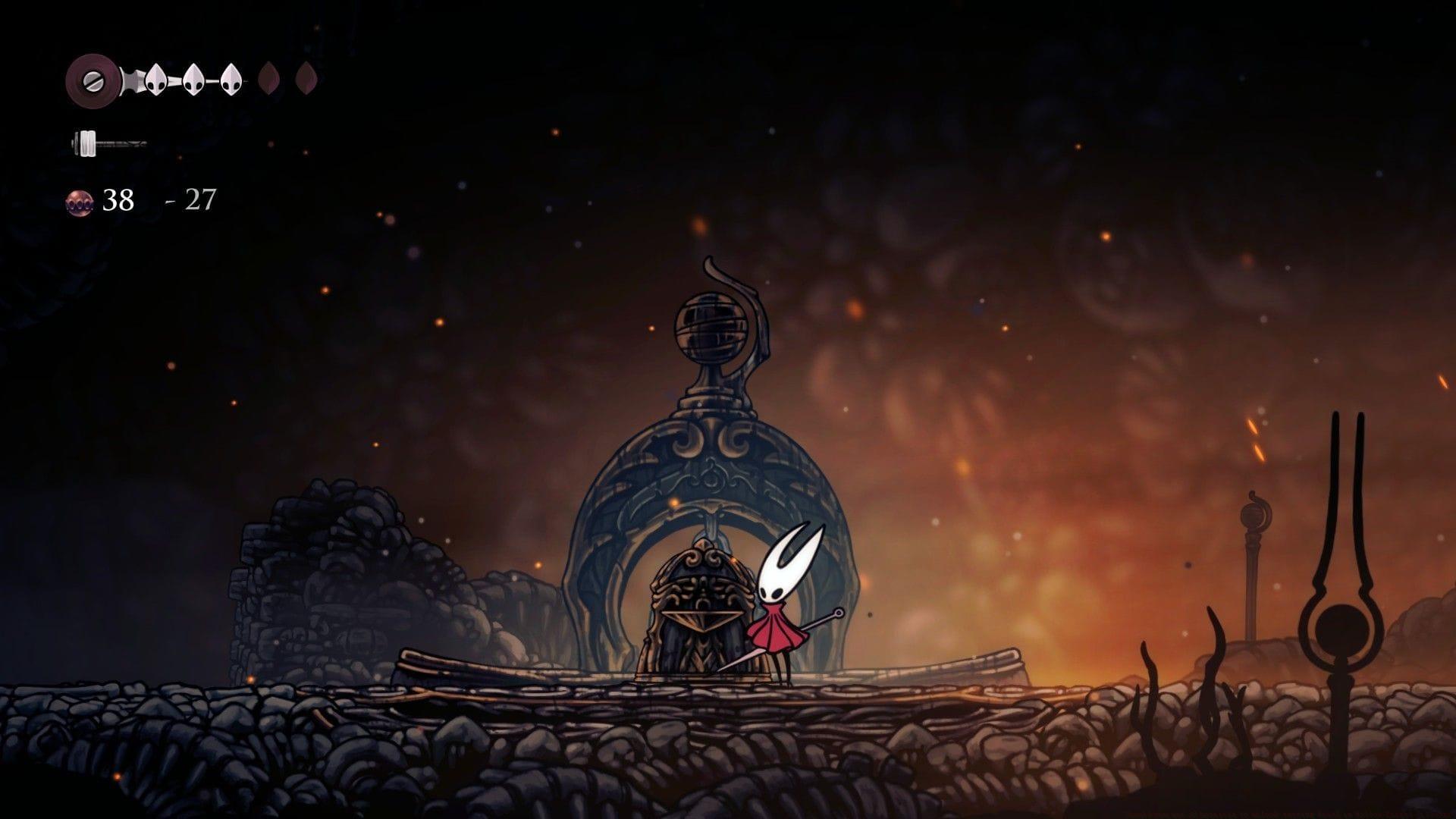1456x819 pixels.
Task: Click the third white health mask
Action: (232, 79)
